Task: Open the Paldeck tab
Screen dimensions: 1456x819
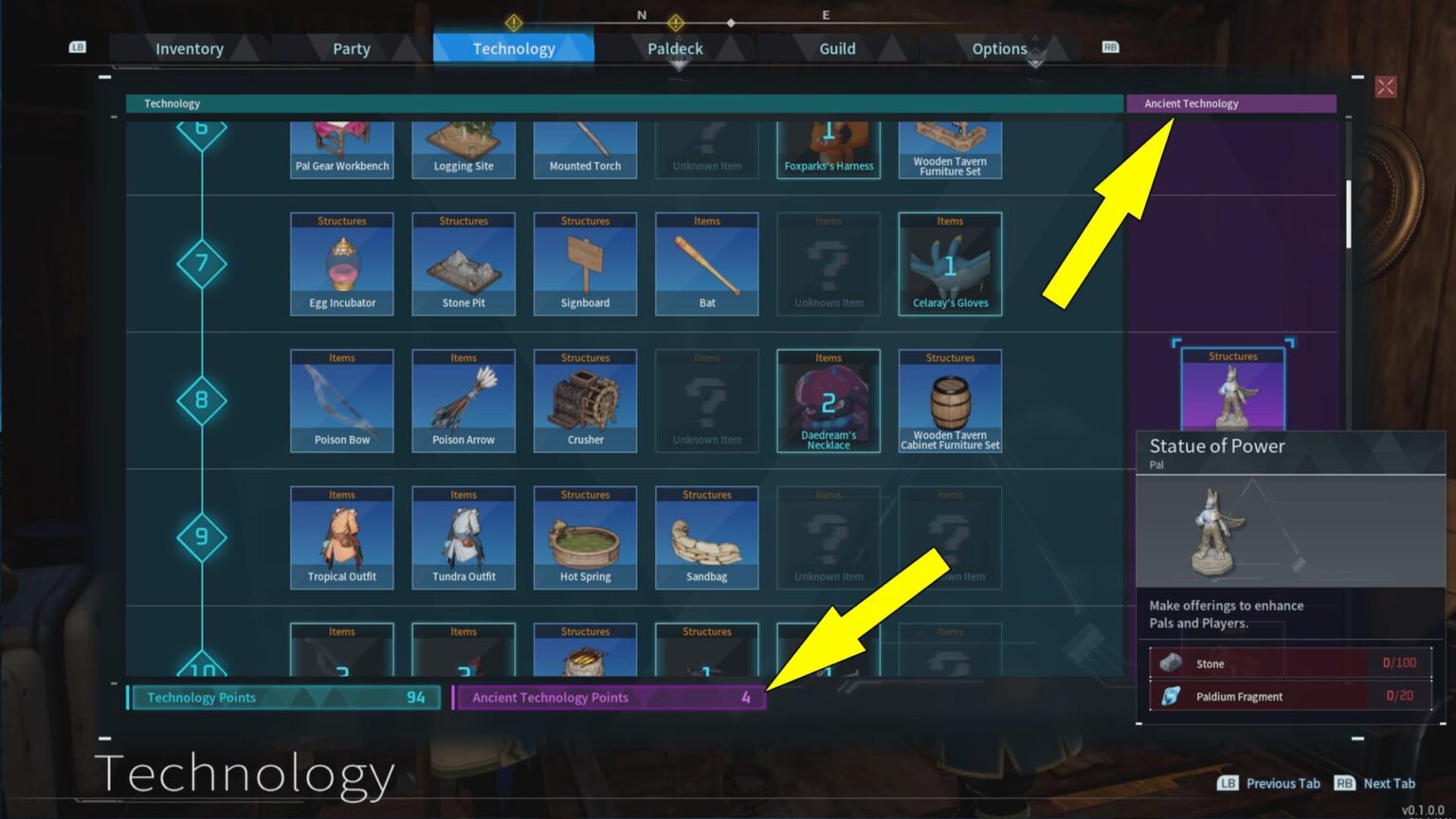Action: [674, 48]
